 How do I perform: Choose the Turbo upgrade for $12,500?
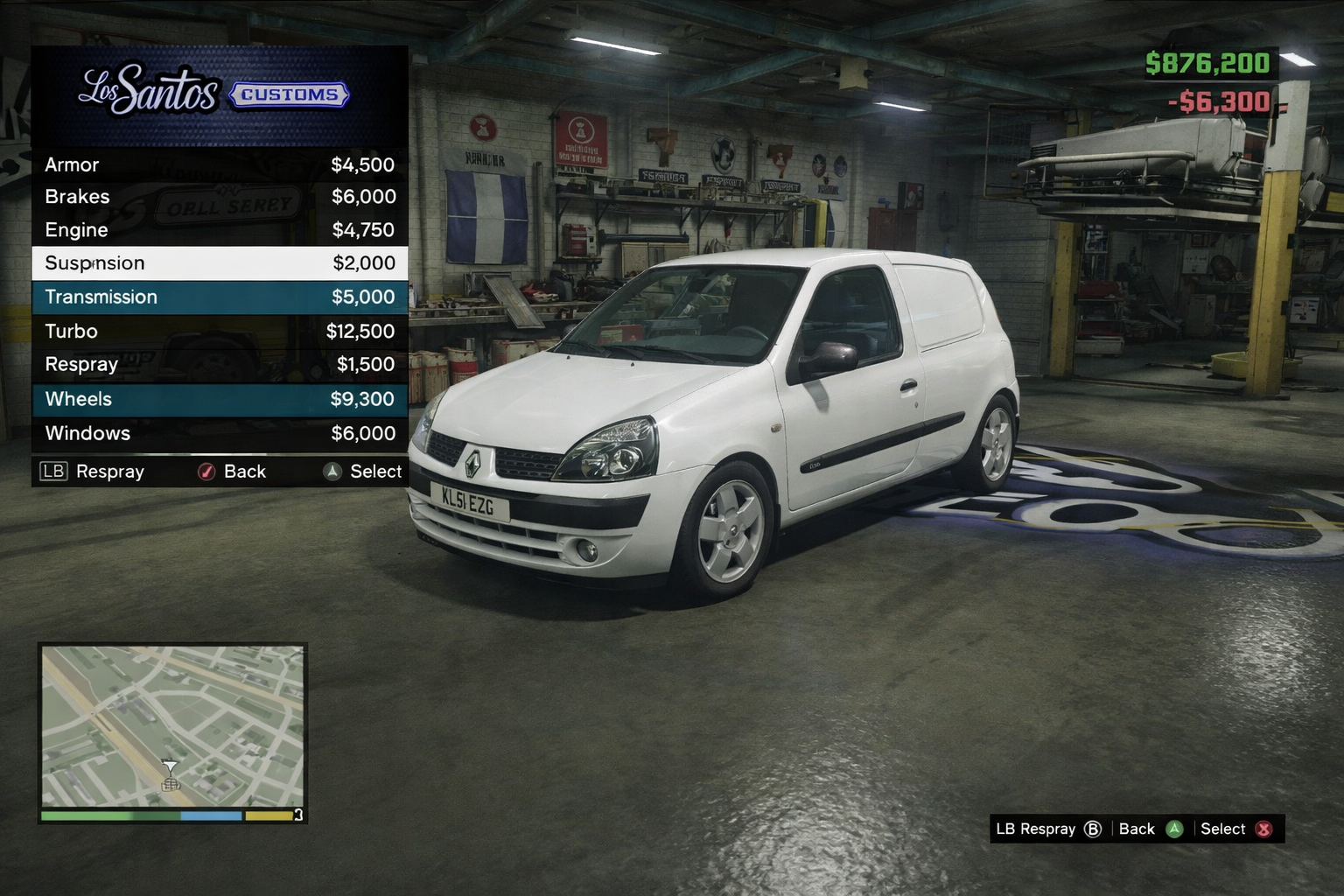[219, 331]
